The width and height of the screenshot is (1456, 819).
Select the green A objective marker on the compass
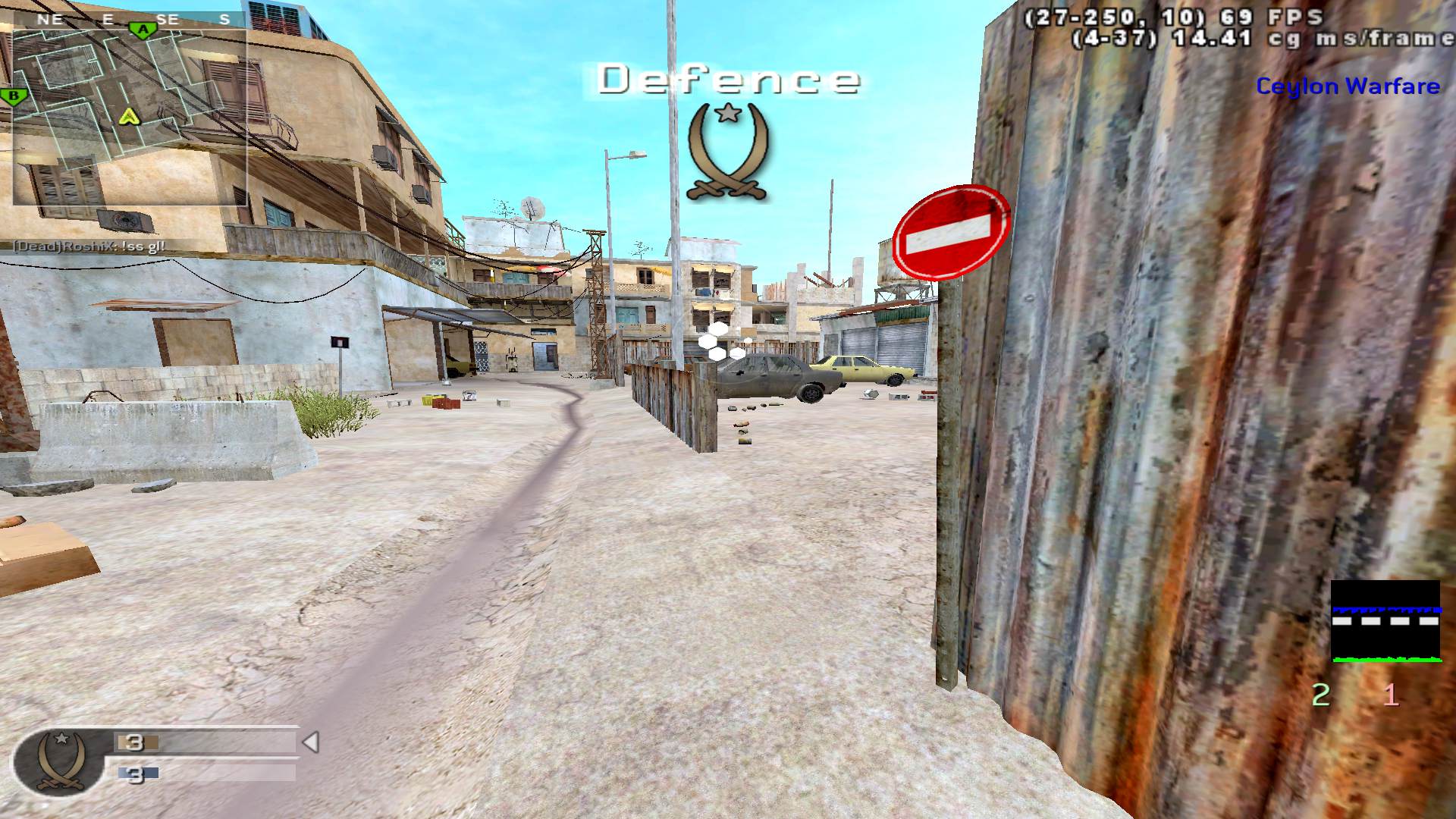142,30
